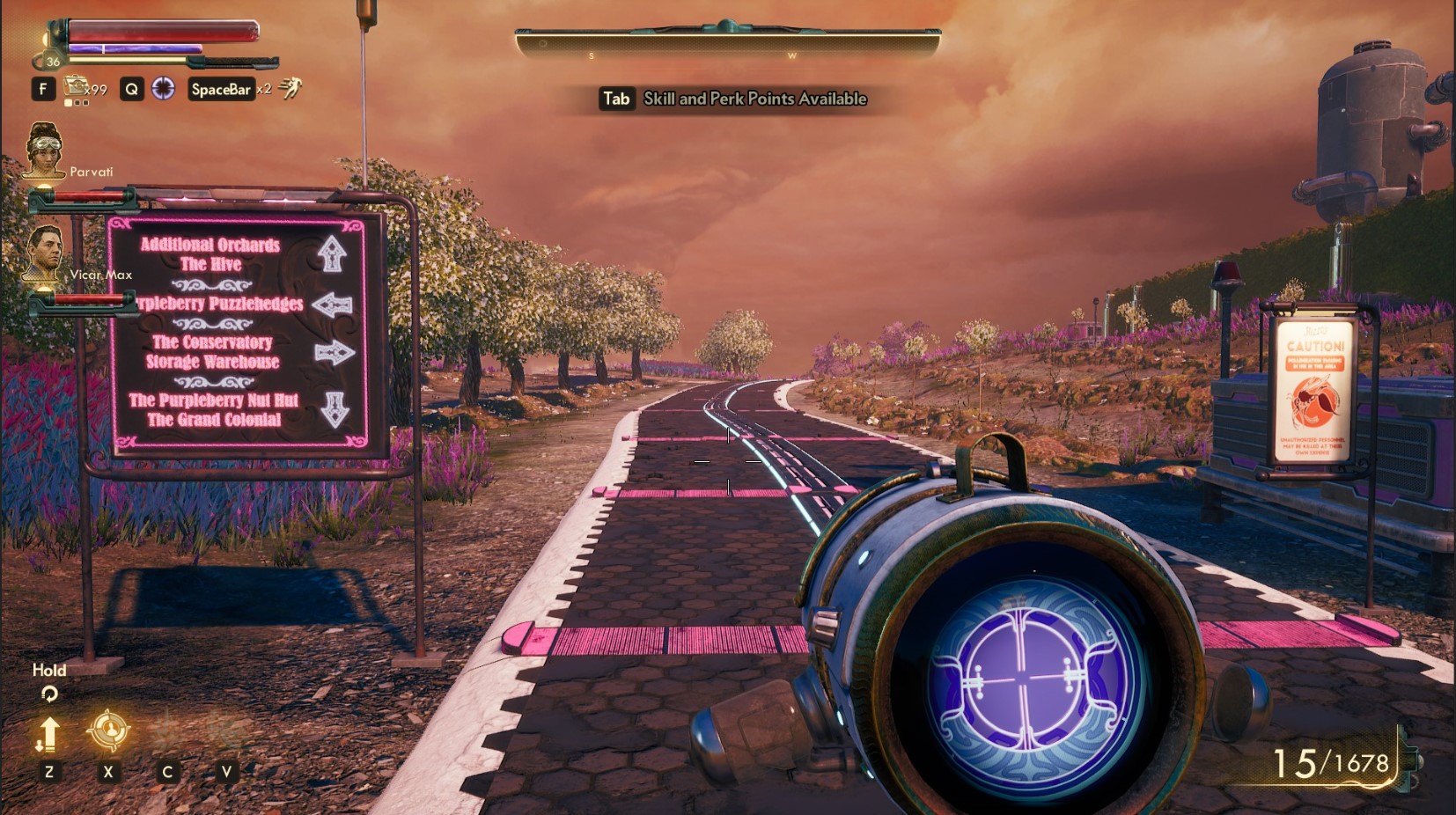This screenshot has height=815, width=1456.
Task: Activate the Tactical Time Dilation icon
Action: tap(164, 88)
